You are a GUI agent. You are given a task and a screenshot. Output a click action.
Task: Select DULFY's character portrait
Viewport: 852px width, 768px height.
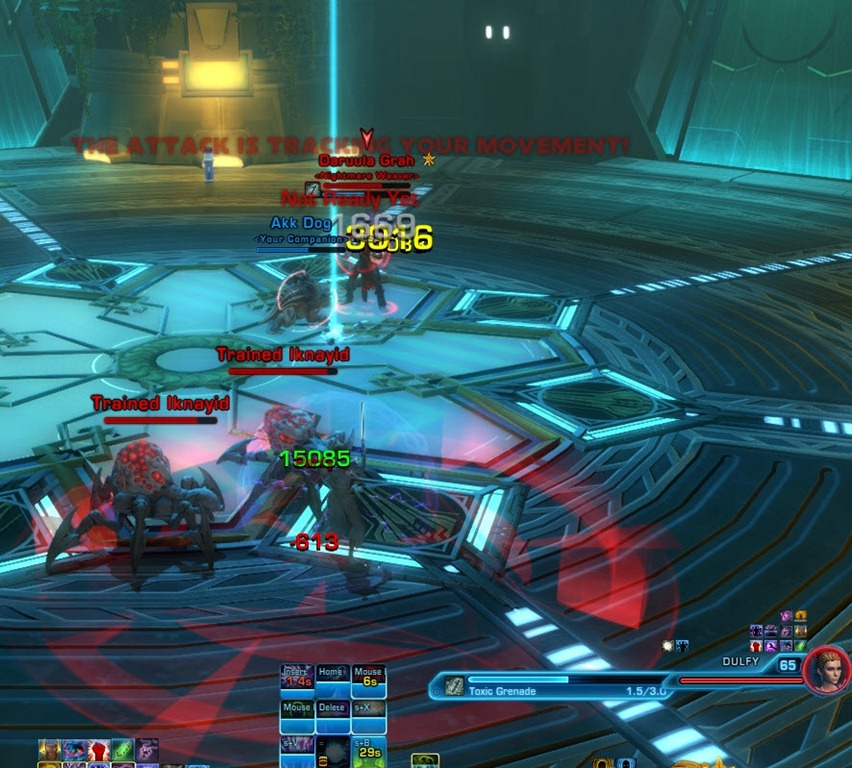pos(826,671)
